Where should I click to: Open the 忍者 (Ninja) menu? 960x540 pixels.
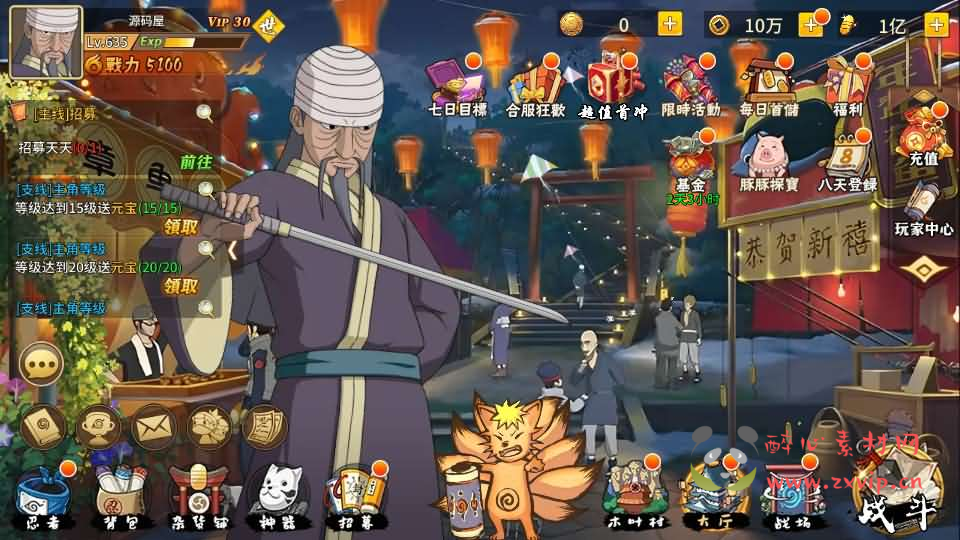point(42,495)
